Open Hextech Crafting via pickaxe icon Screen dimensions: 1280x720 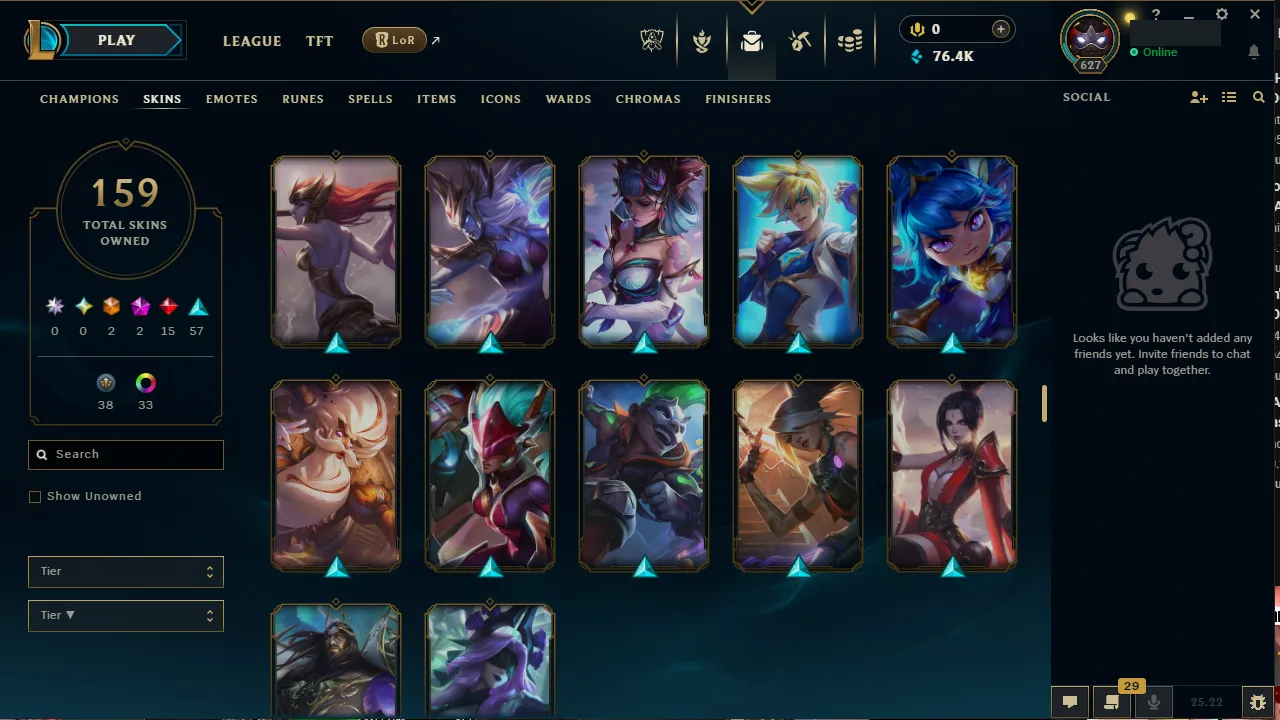pos(801,41)
